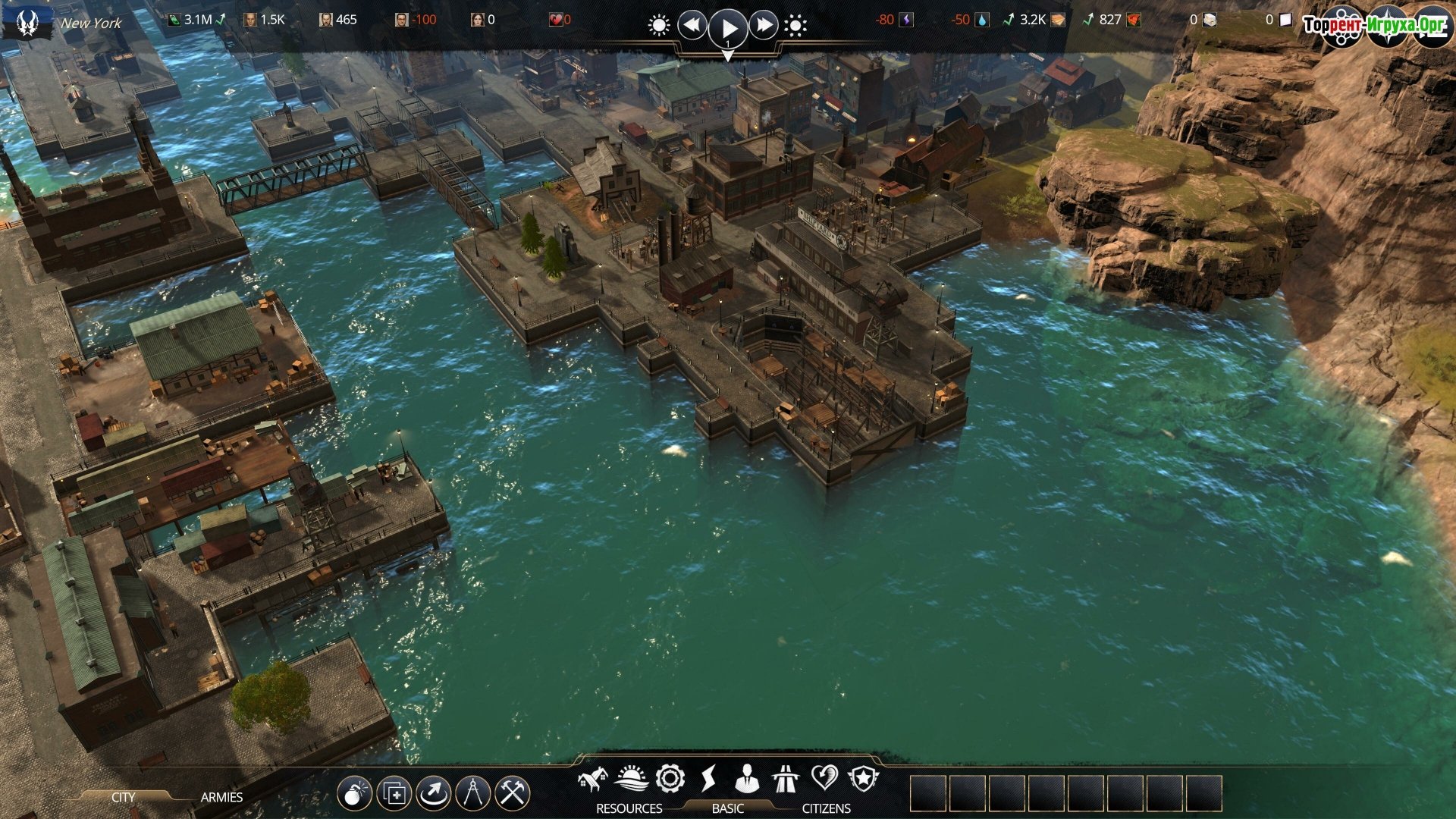Viewport: 1456px width, 819px height.
Task: Choose the lightning bolt power icon
Action: point(708,778)
